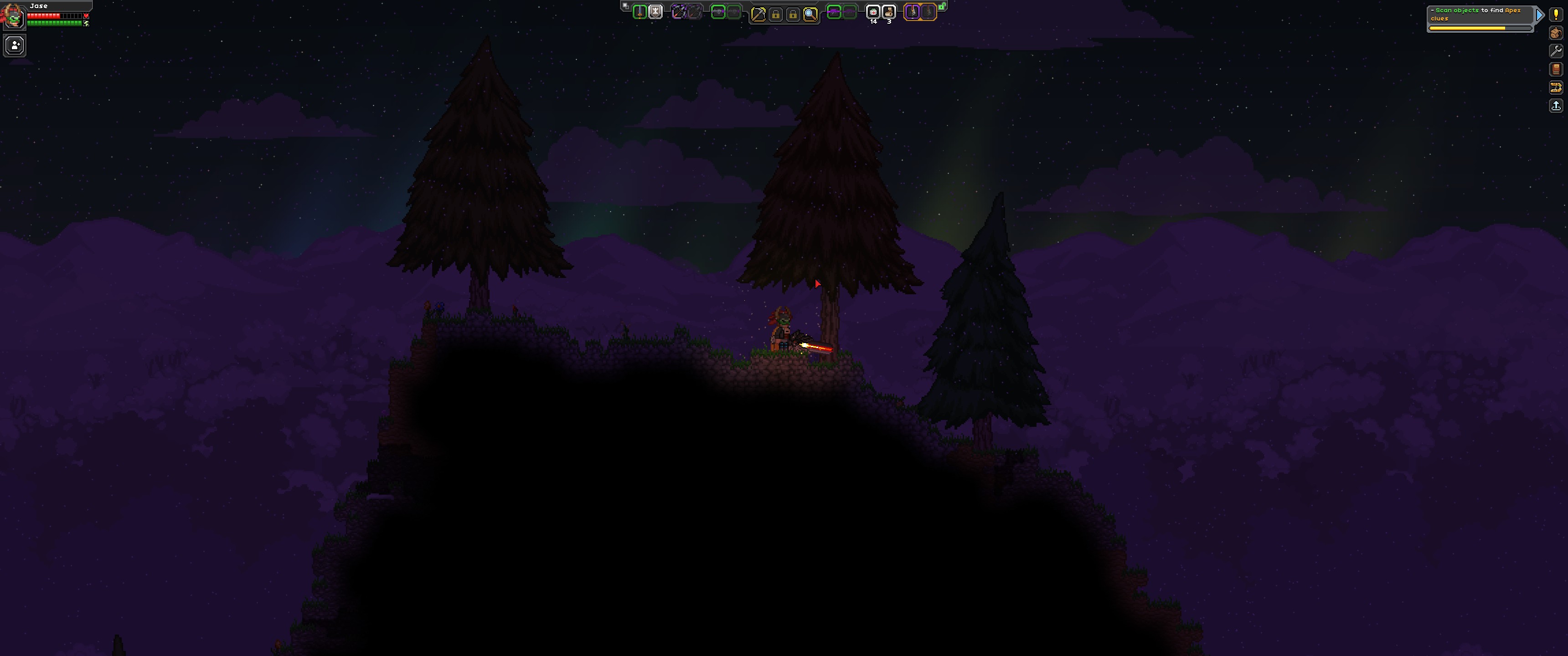Toggle the green hotbar lock icon
Image resolution: width=1568 pixels, height=656 pixels.
[x=942, y=7]
